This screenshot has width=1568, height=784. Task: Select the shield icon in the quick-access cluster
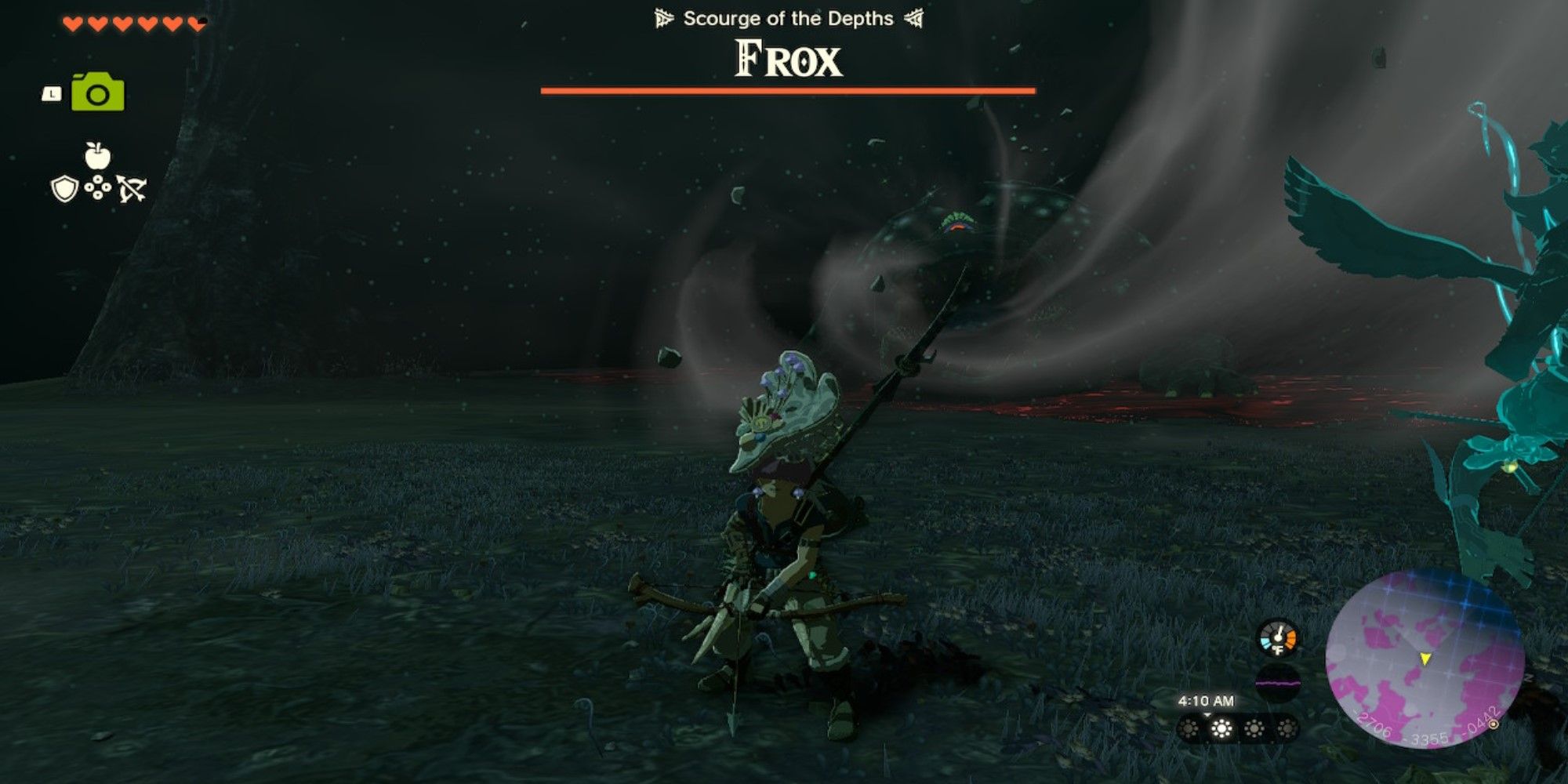(64, 188)
